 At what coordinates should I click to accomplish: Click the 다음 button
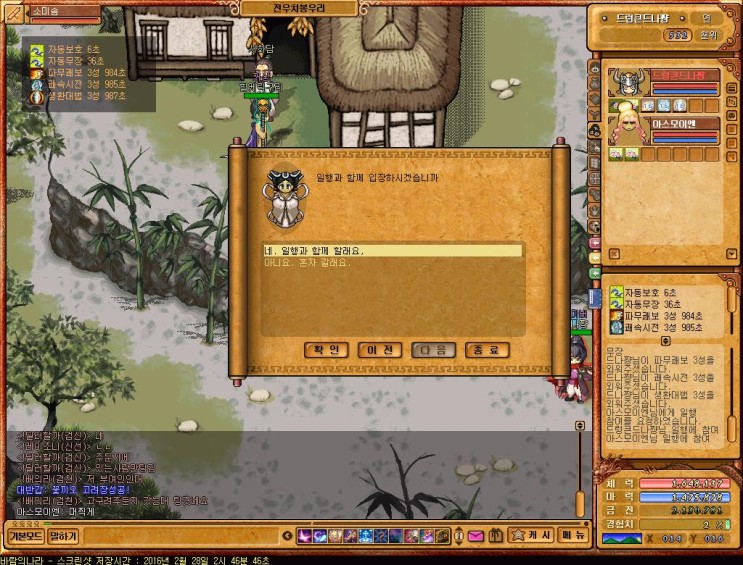[x=433, y=350]
